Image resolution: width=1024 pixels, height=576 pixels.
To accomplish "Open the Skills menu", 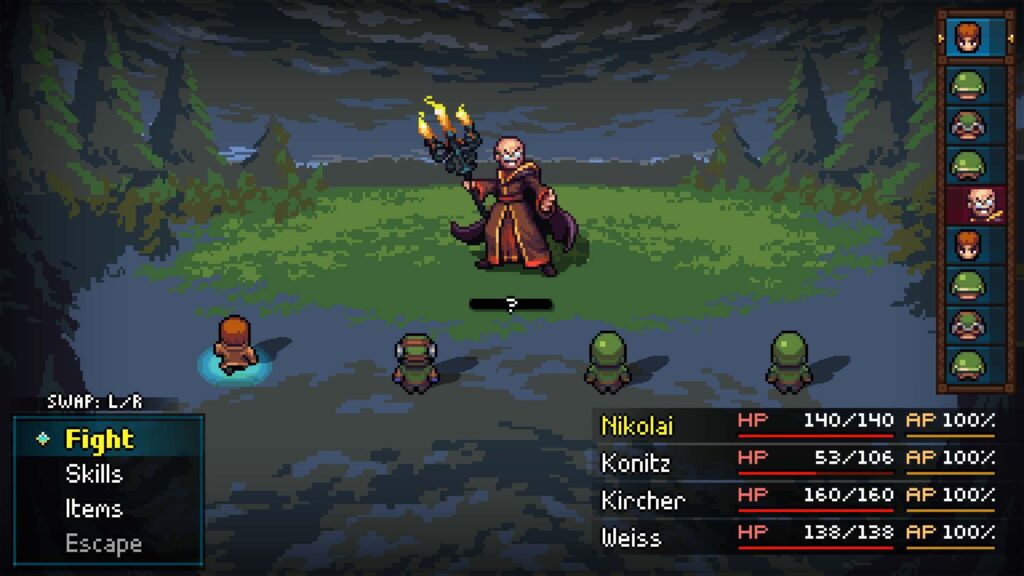I will (x=94, y=474).
